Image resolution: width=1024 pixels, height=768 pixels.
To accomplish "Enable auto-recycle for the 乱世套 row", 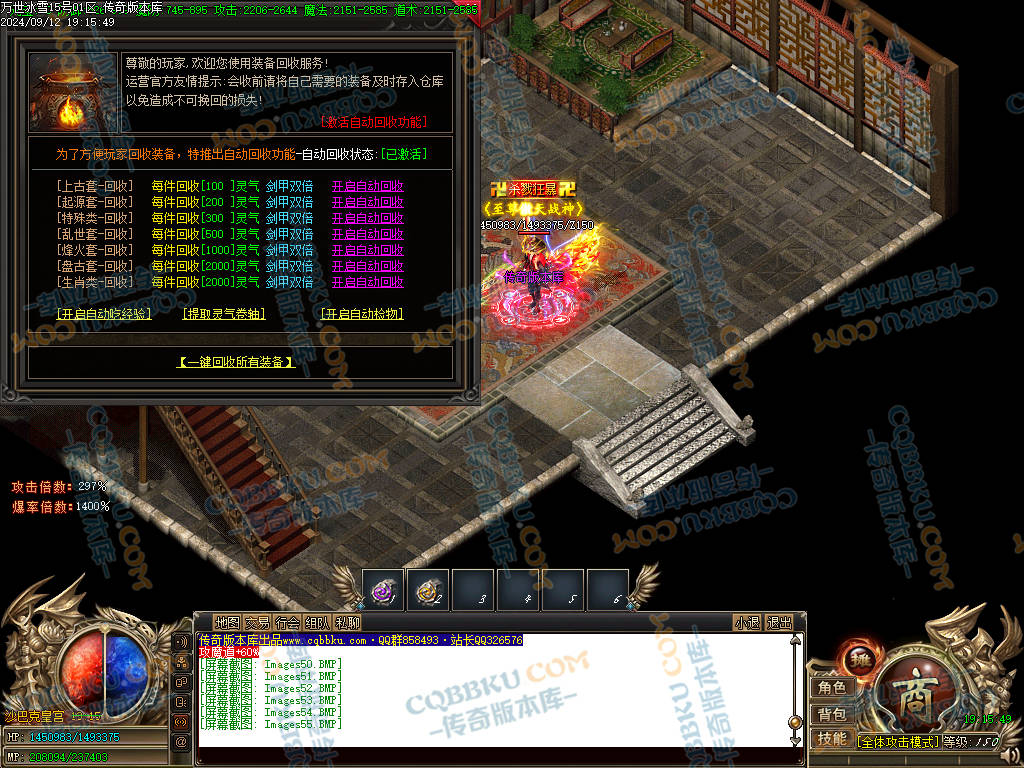I will tap(367, 234).
